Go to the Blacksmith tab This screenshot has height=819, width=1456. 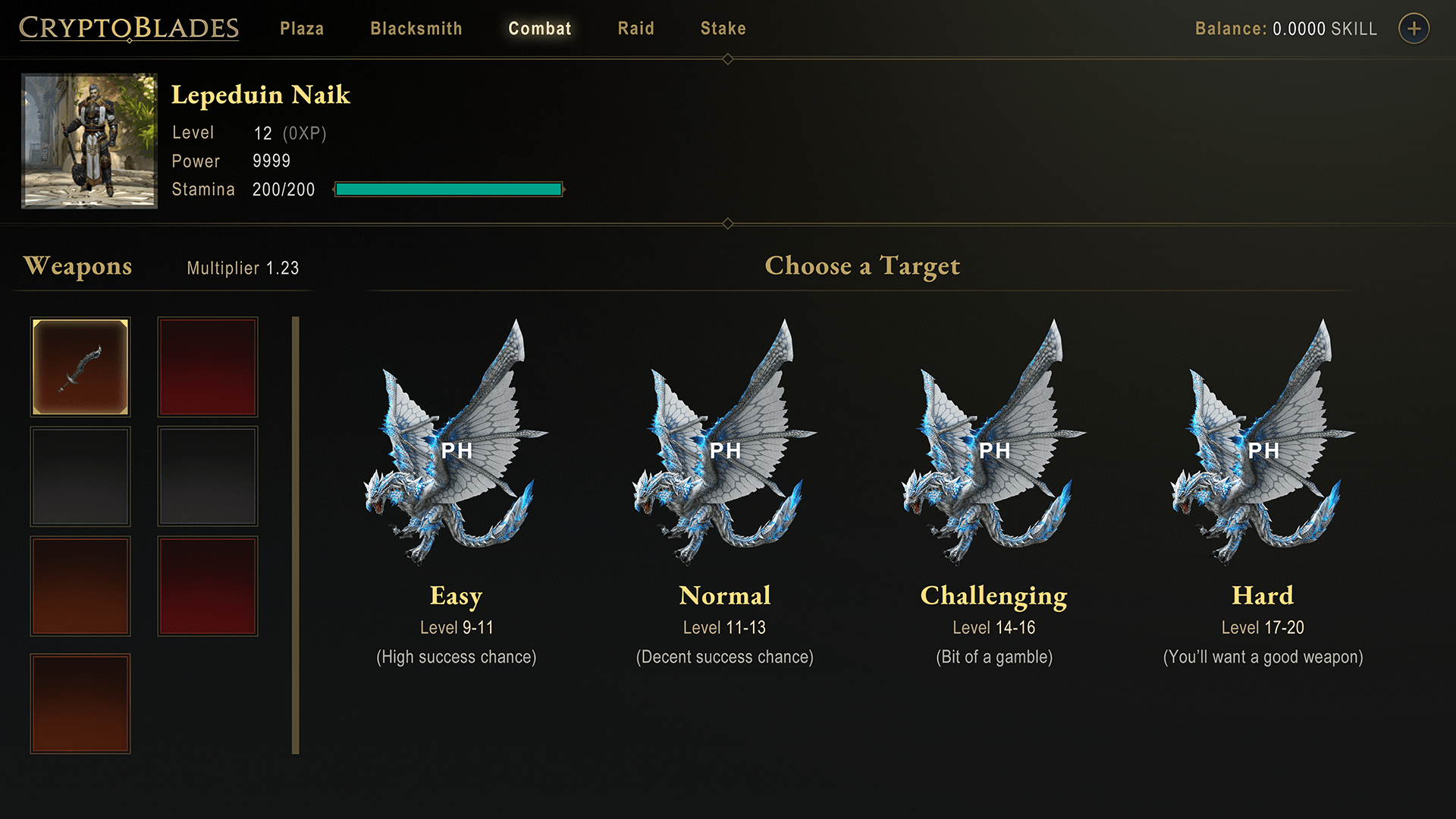click(416, 29)
